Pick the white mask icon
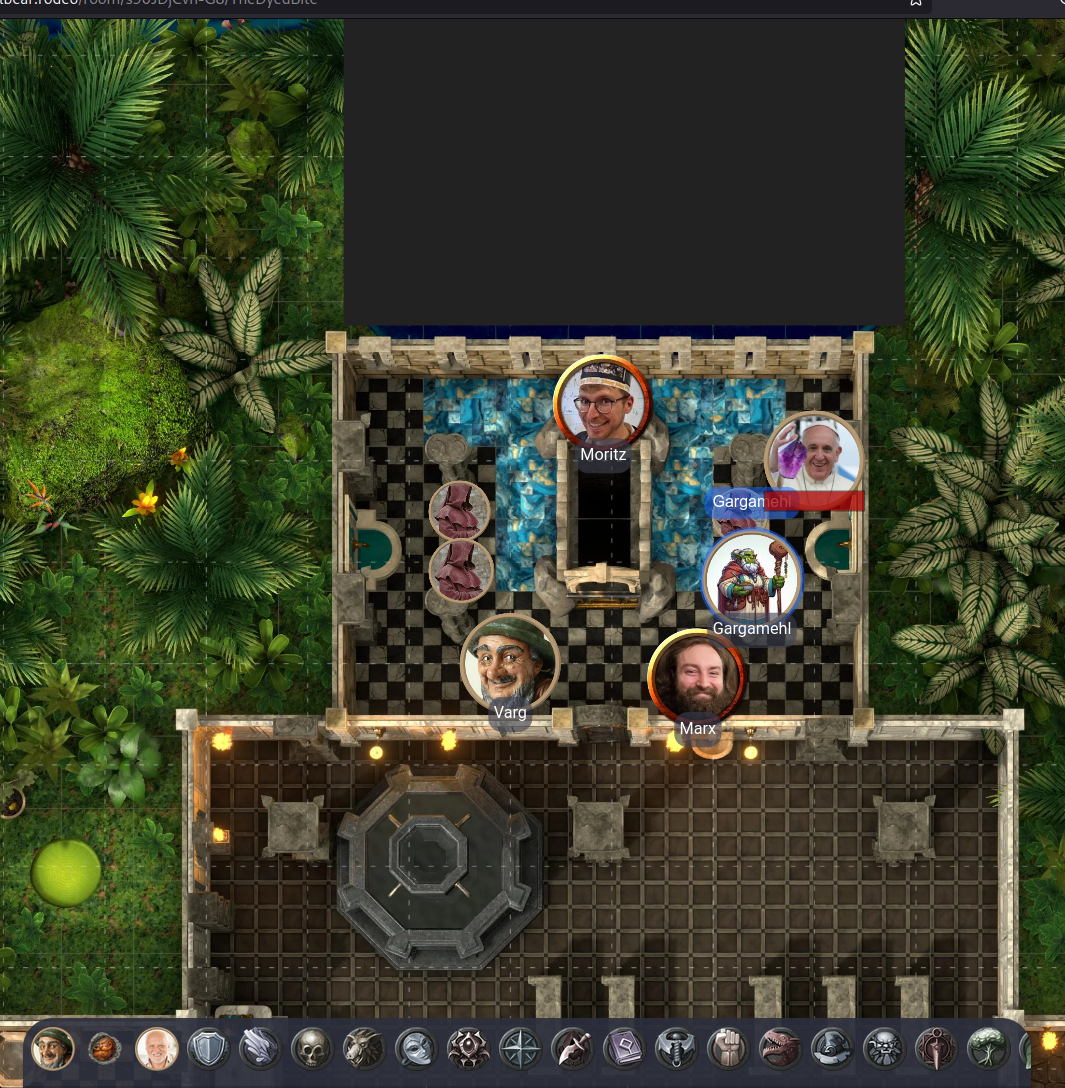The height and width of the screenshot is (1088, 1065). [415, 1049]
